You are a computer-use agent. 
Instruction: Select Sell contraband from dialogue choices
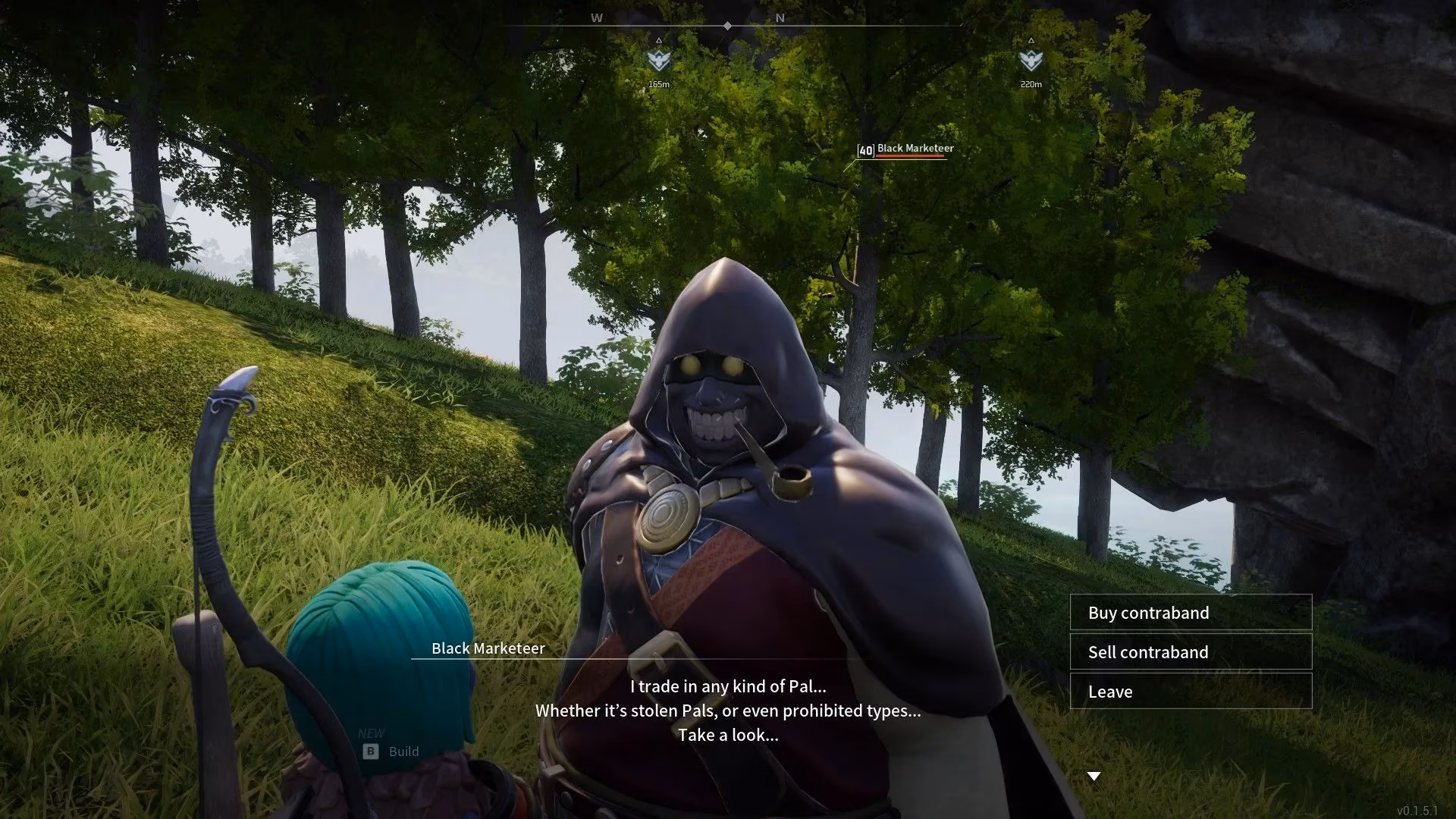point(1190,652)
